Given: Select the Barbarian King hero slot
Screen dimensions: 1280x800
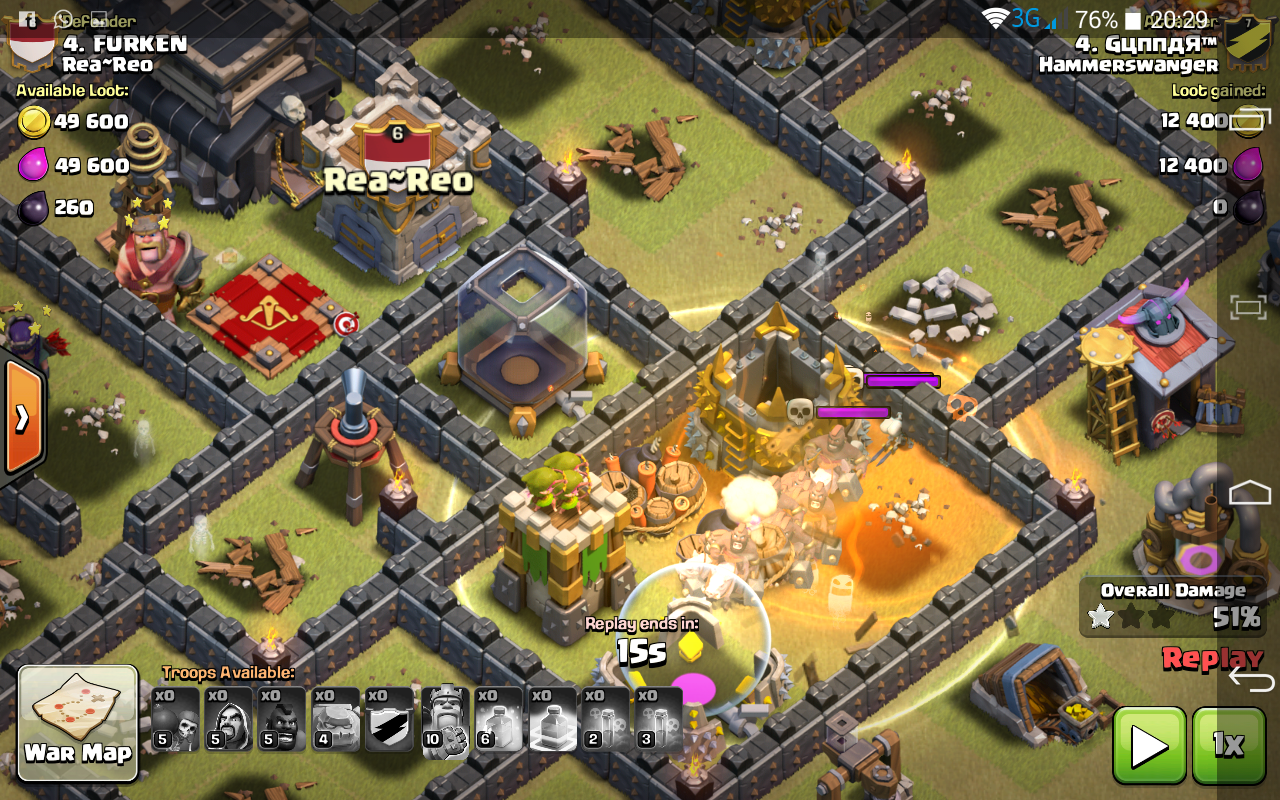Looking at the screenshot, I should coord(444,719).
